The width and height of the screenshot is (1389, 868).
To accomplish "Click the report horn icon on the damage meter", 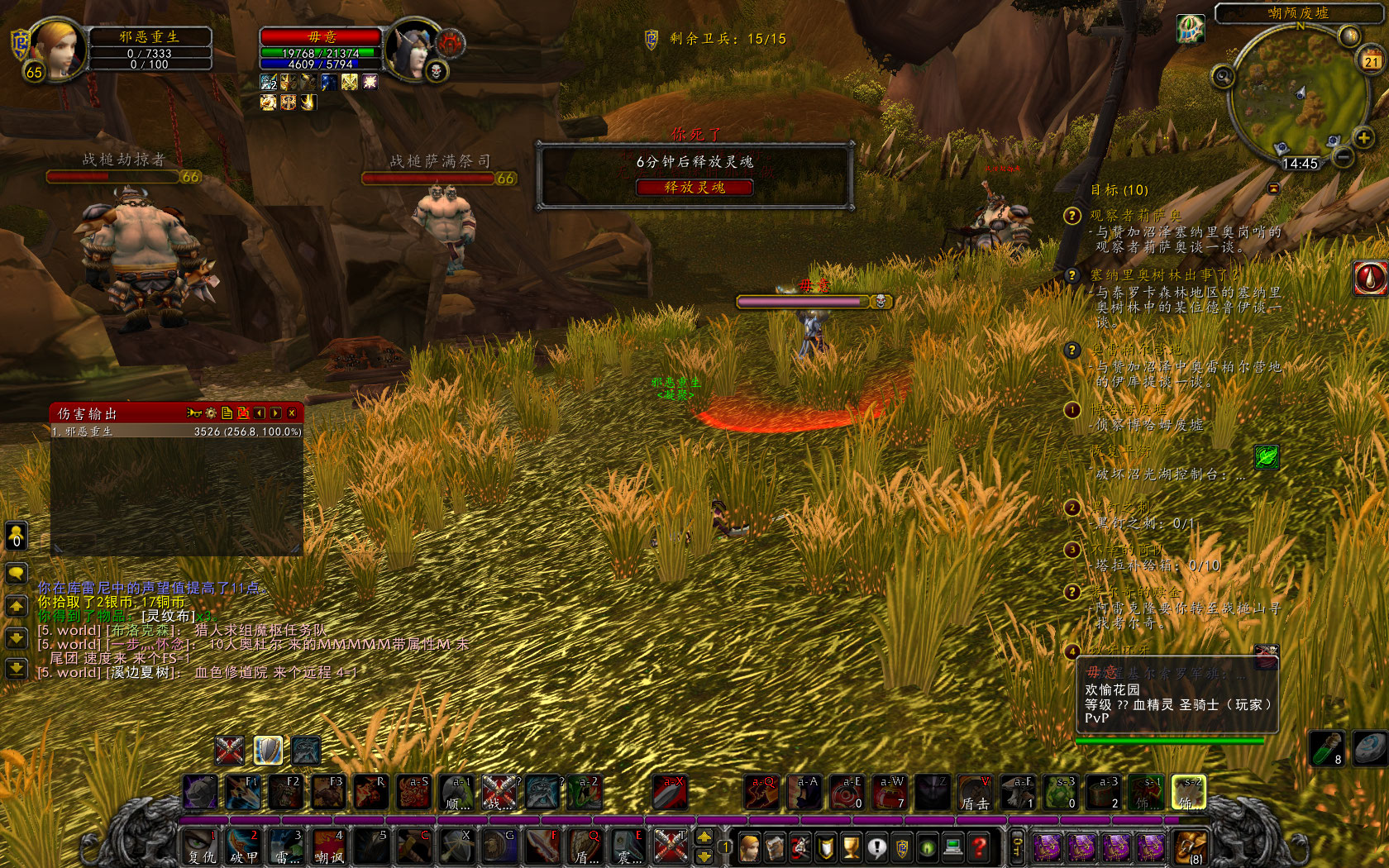I will click(193, 413).
